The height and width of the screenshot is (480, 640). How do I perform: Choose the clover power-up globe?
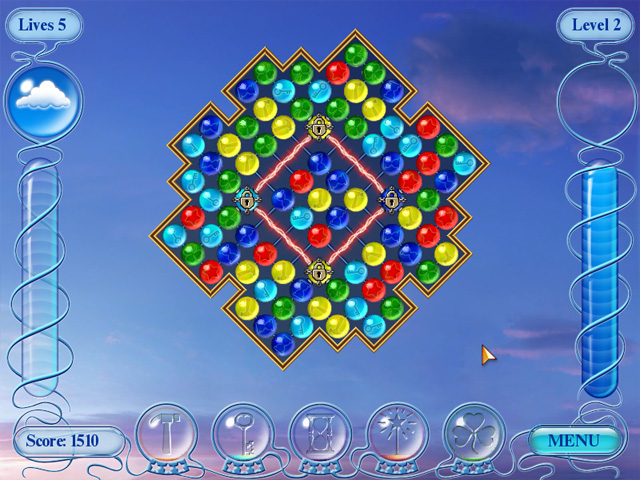(x=474, y=434)
